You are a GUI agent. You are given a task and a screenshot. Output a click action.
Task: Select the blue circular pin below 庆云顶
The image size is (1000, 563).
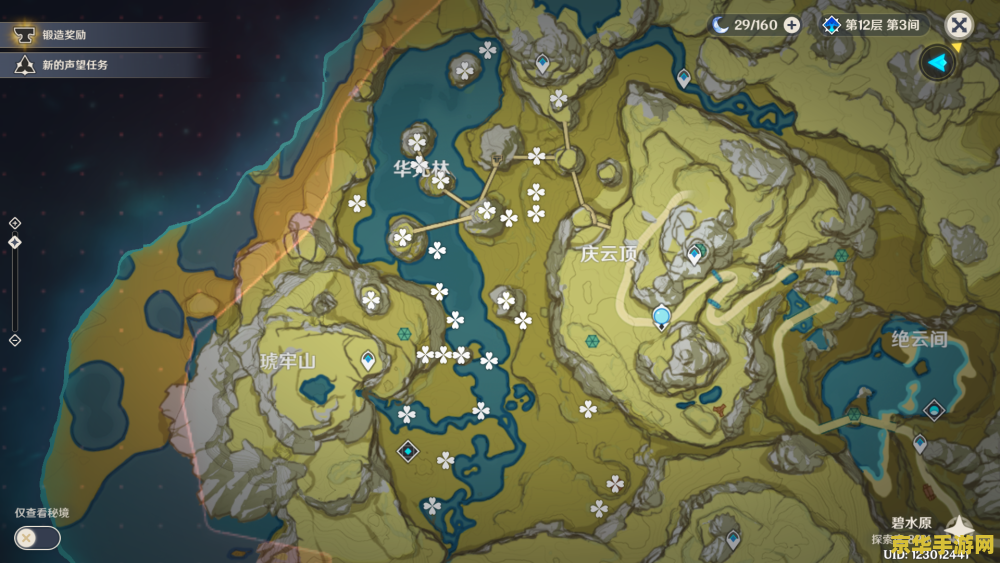click(661, 318)
